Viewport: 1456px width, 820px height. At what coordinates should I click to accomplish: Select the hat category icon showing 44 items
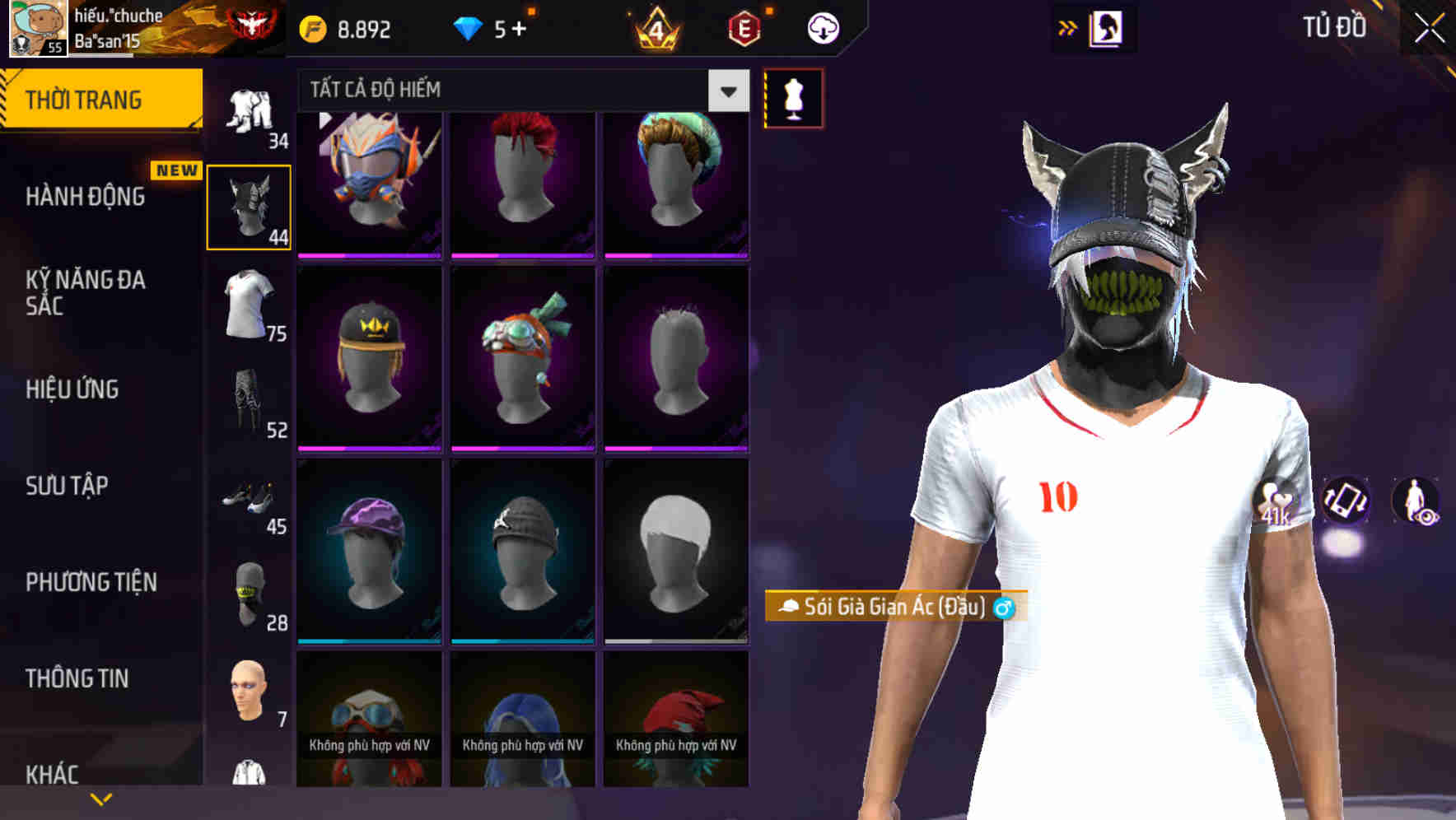(248, 206)
